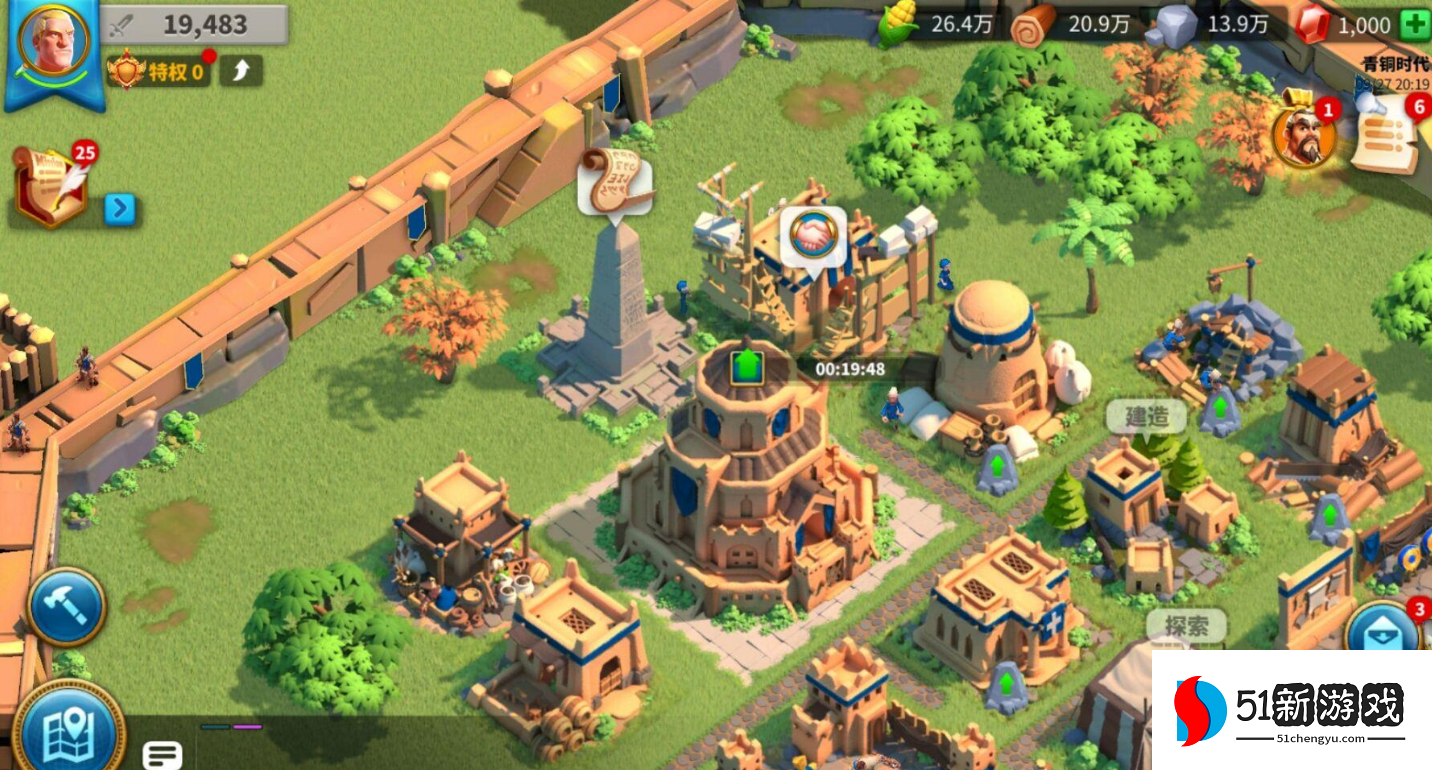Open the quest scroll with 25 badge
Image resolution: width=1432 pixels, height=770 pixels.
point(50,185)
